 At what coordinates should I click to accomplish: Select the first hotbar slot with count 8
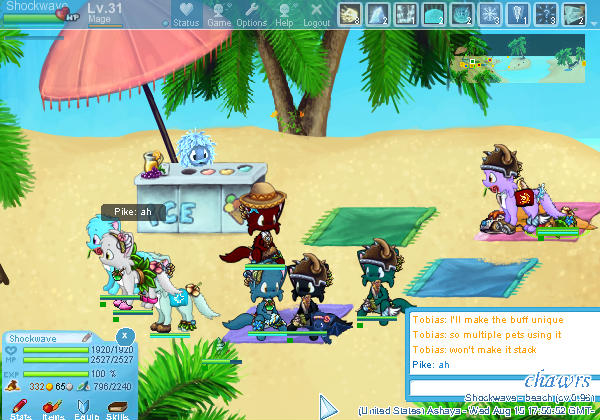(x=350, y=14)
